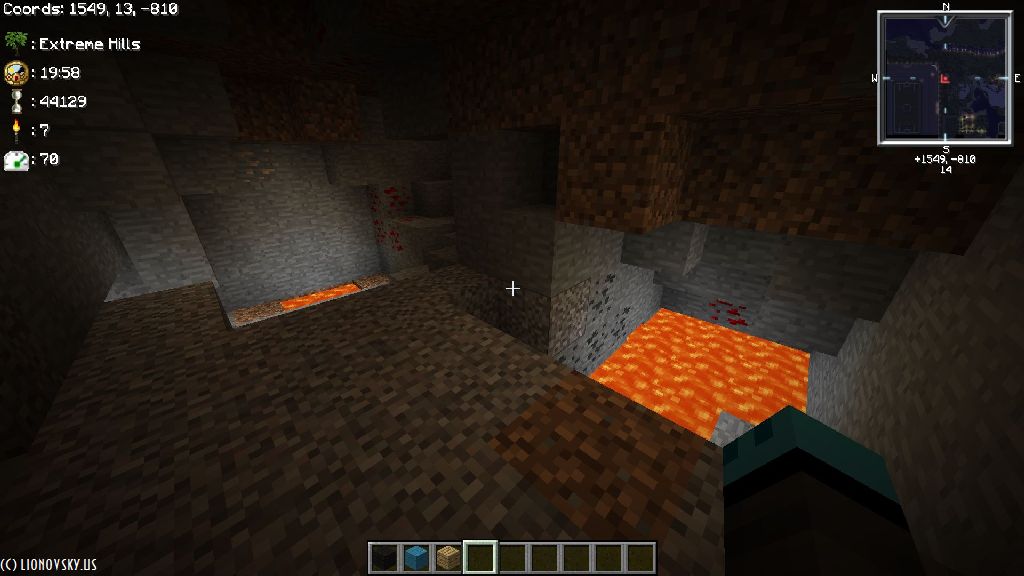The height and width of the screenshot is (576, 1024).
Task: Open the minimap in the corner
Action: [945, 78]
